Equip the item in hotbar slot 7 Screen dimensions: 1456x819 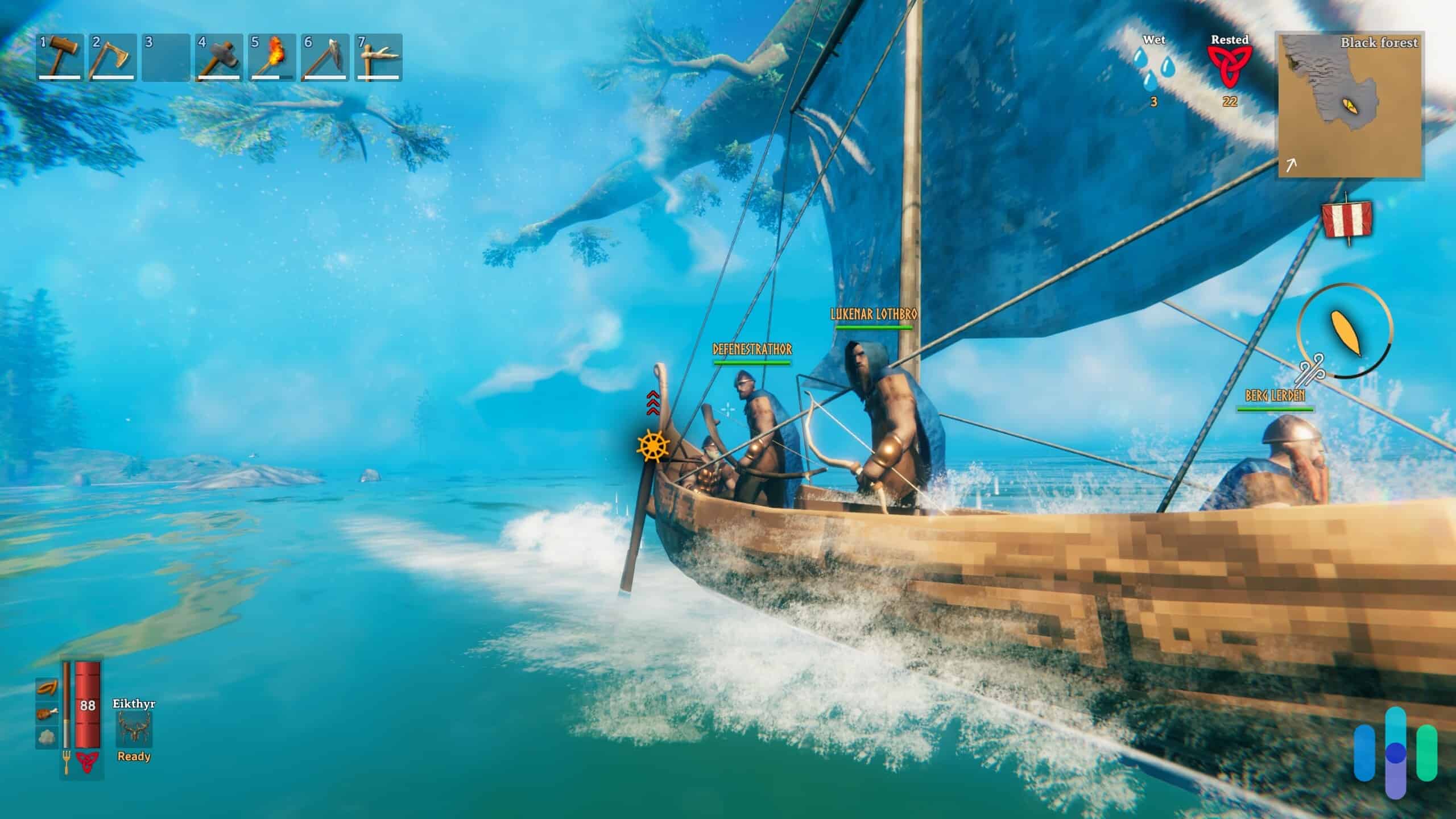point(377,57)
